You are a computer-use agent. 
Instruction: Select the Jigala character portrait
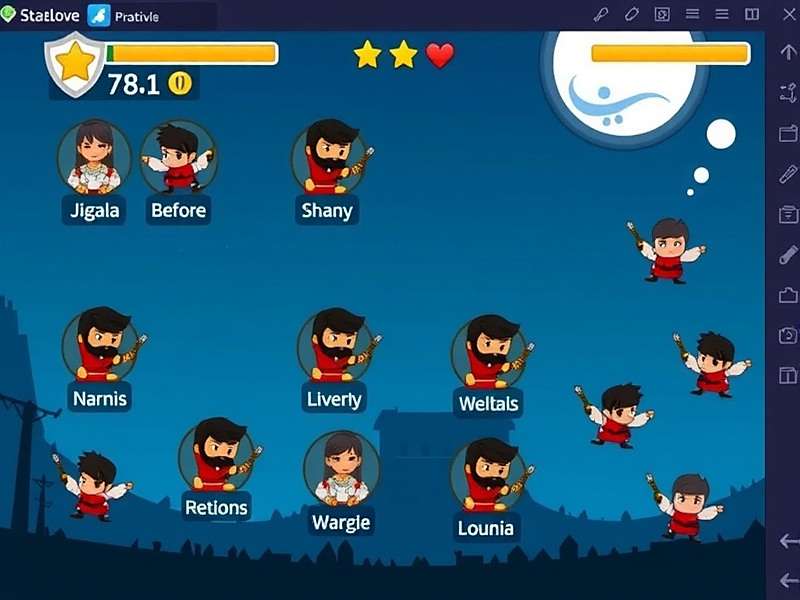[94, 157]
